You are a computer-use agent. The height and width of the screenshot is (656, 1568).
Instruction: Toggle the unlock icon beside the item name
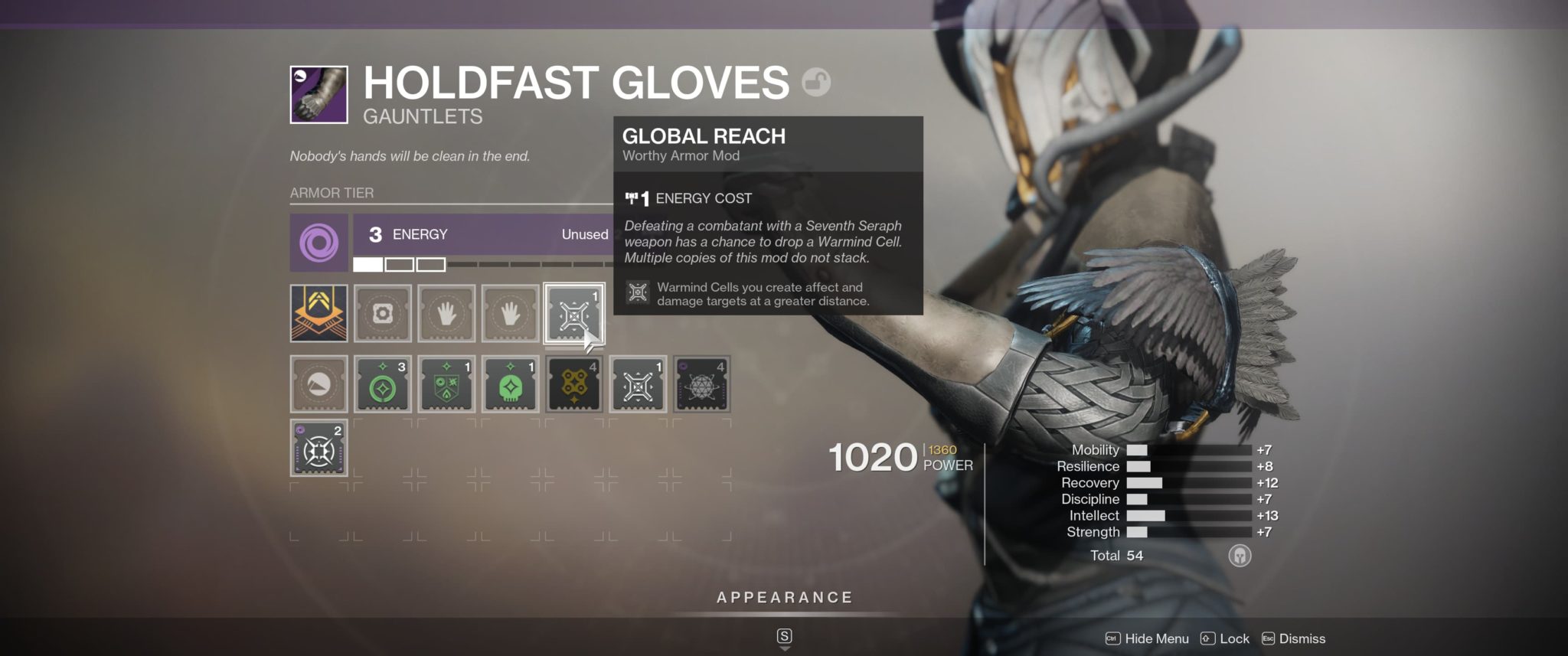click(x=816, y=83)
